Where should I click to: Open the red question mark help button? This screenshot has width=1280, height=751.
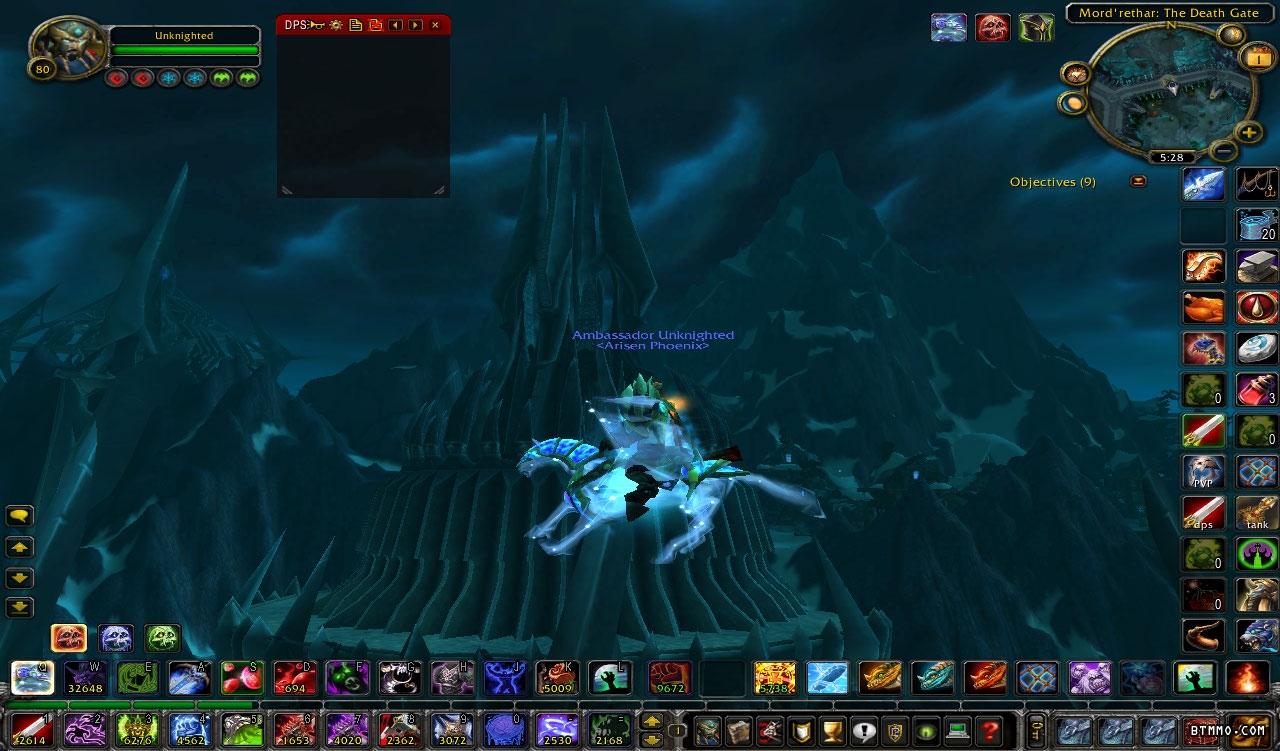coord(990,730)
